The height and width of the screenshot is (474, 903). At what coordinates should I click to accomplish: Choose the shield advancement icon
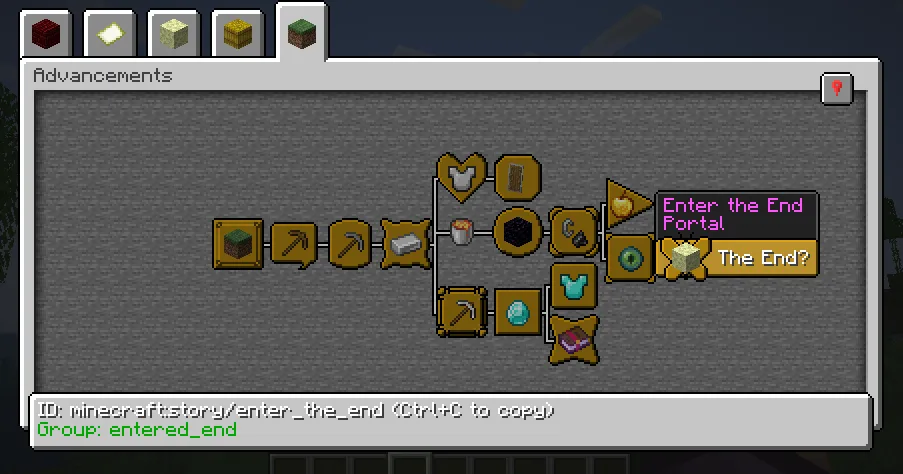coord(517,178)
